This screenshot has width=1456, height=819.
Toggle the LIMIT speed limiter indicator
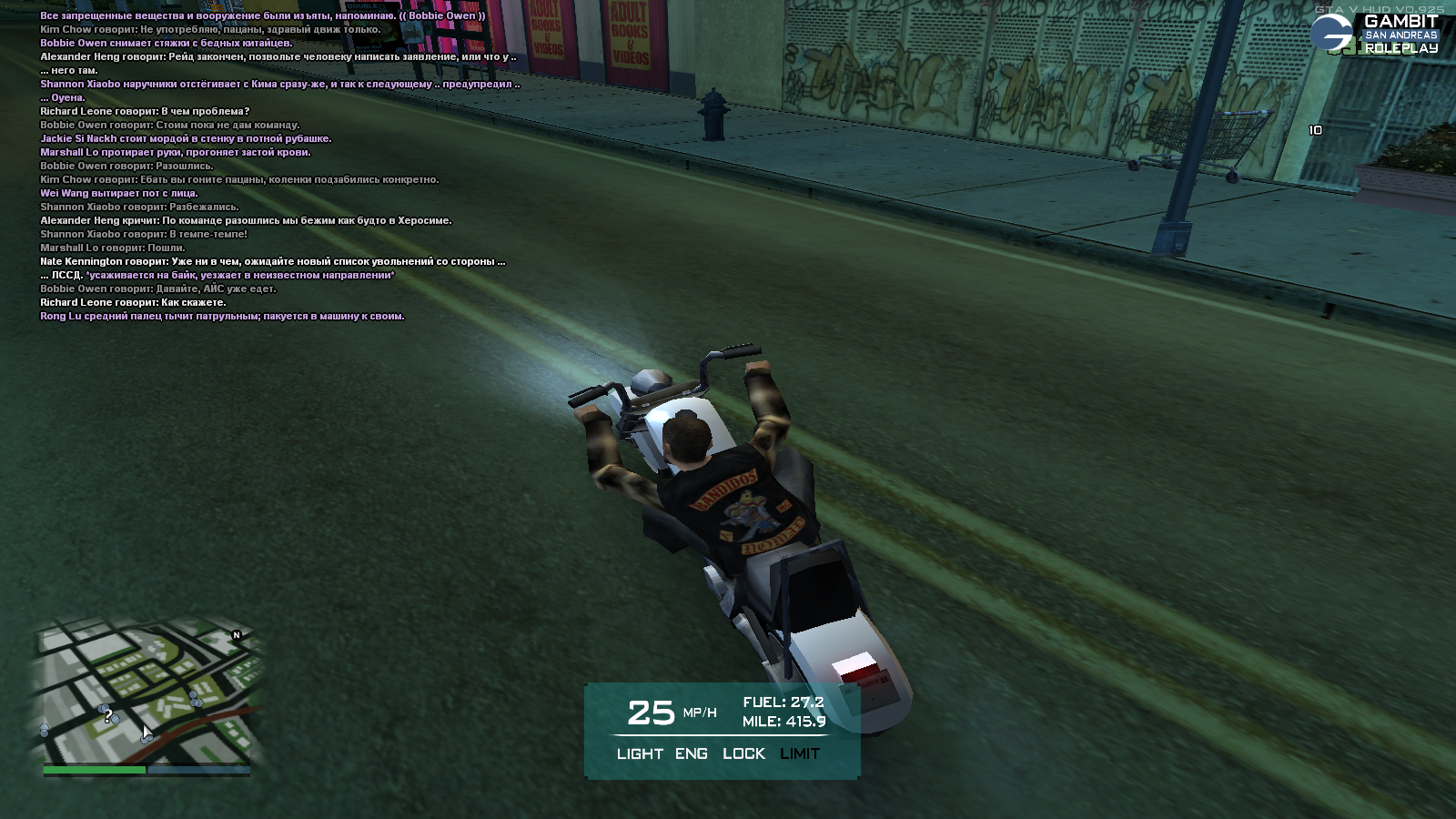coord(800,753)
